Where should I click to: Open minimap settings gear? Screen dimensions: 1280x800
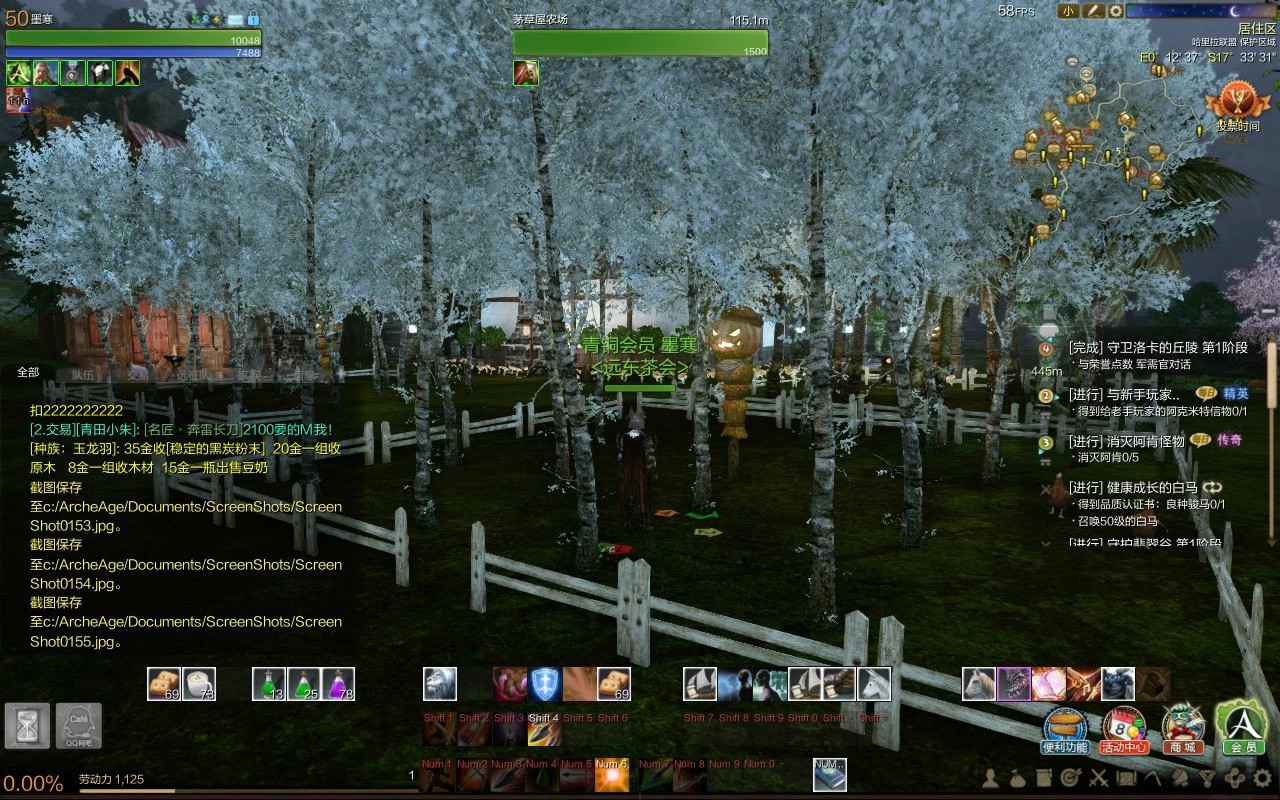click(1115, 11)
